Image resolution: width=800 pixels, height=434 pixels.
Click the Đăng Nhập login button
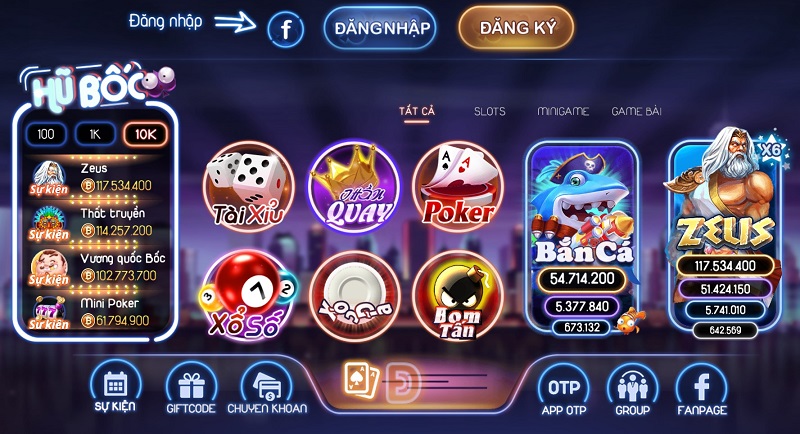point(380,29)
